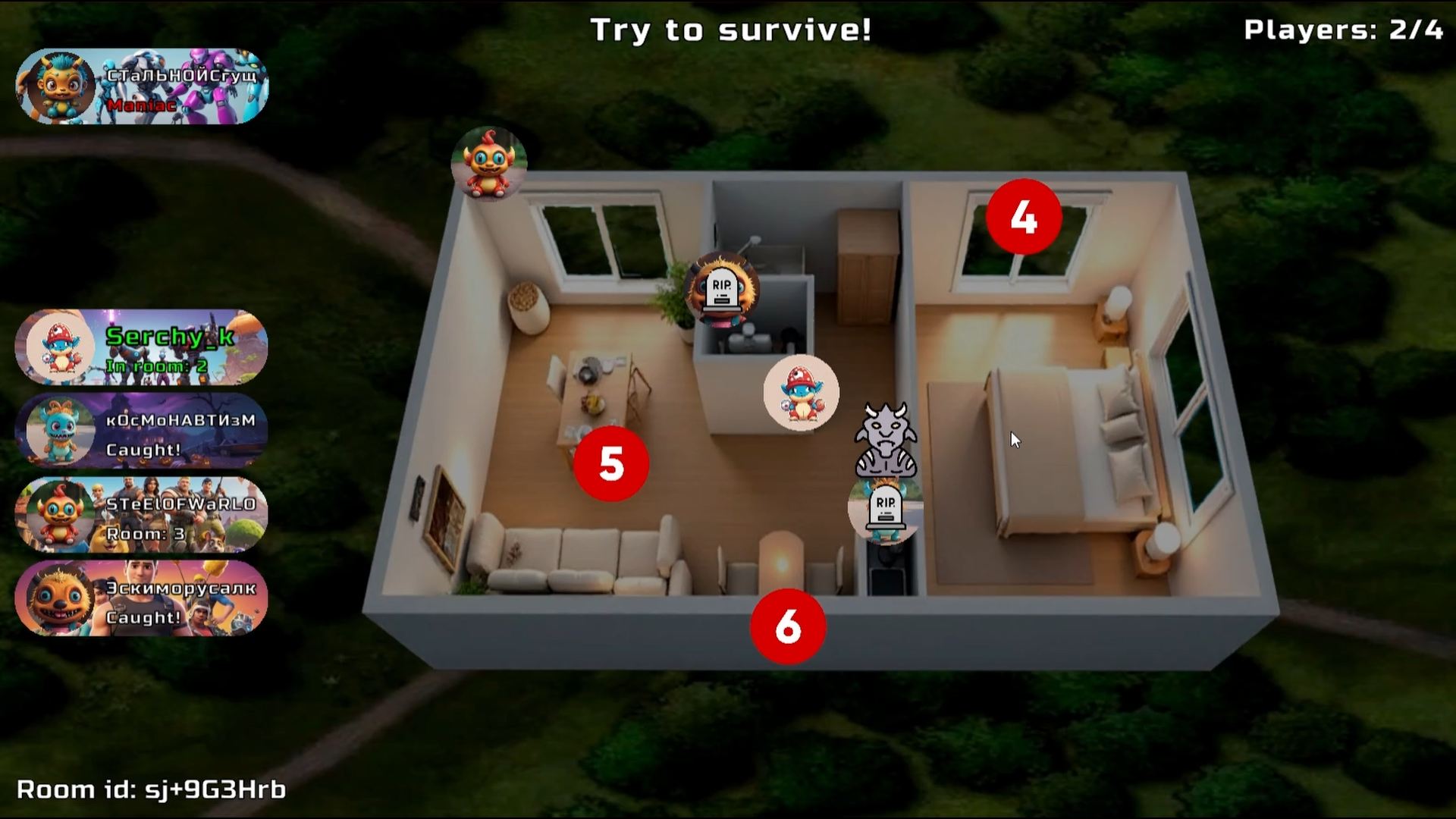Select room marker number 5
This screenshot has width=1456, height=819.
611,464
